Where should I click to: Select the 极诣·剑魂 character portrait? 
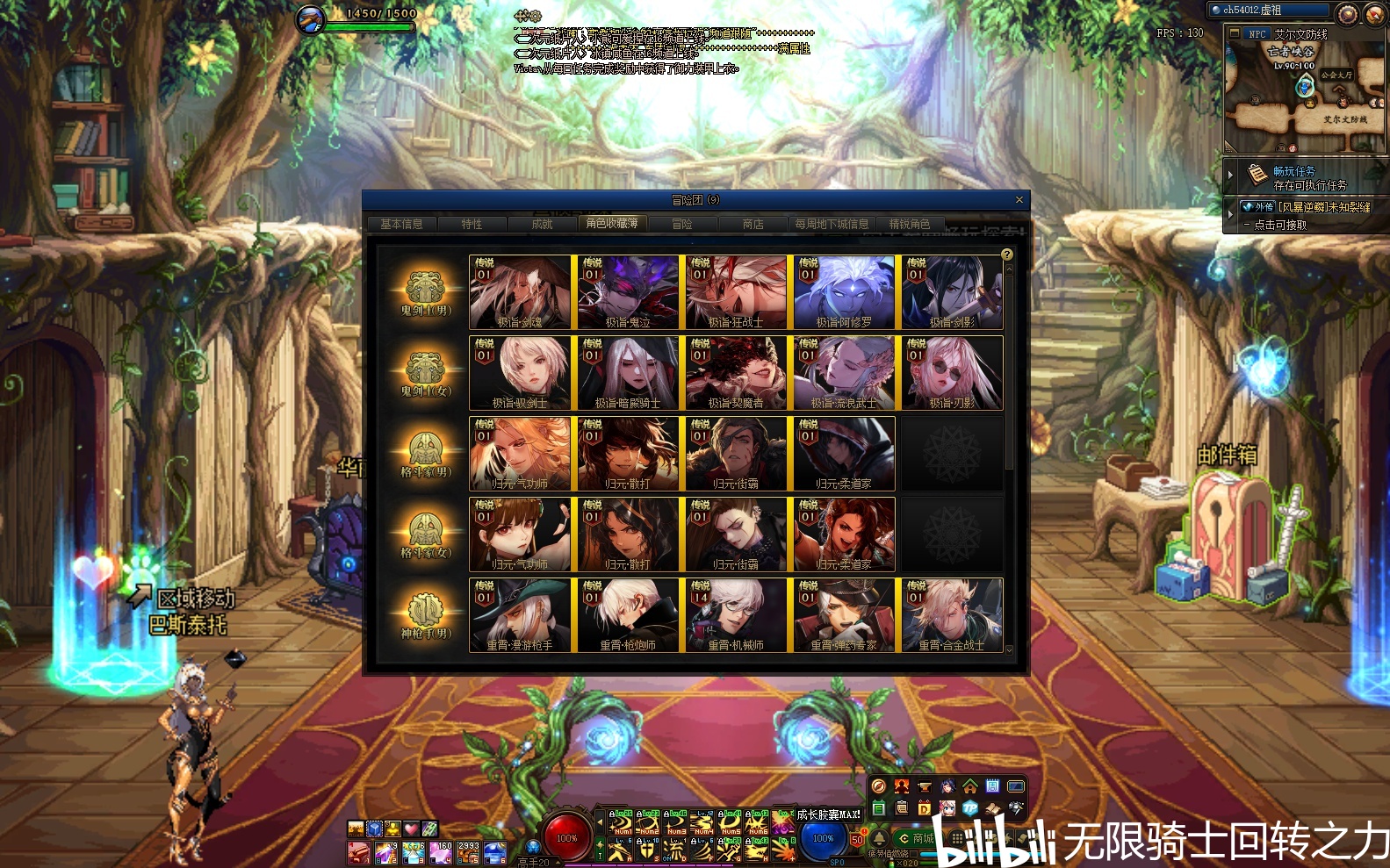click(x=520, y=293)
